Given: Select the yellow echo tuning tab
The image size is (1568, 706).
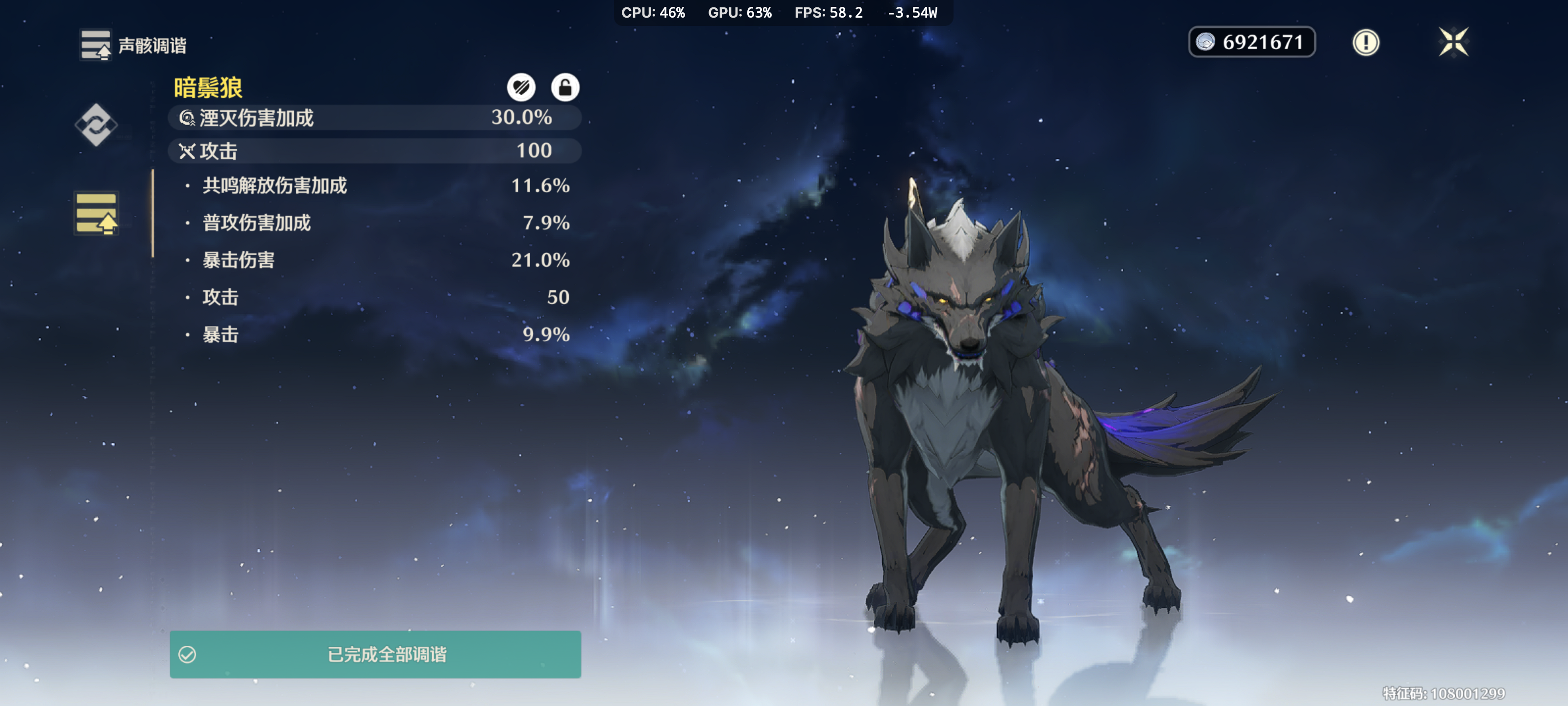Looking at the screenshot, I should (x=96, y=213).
